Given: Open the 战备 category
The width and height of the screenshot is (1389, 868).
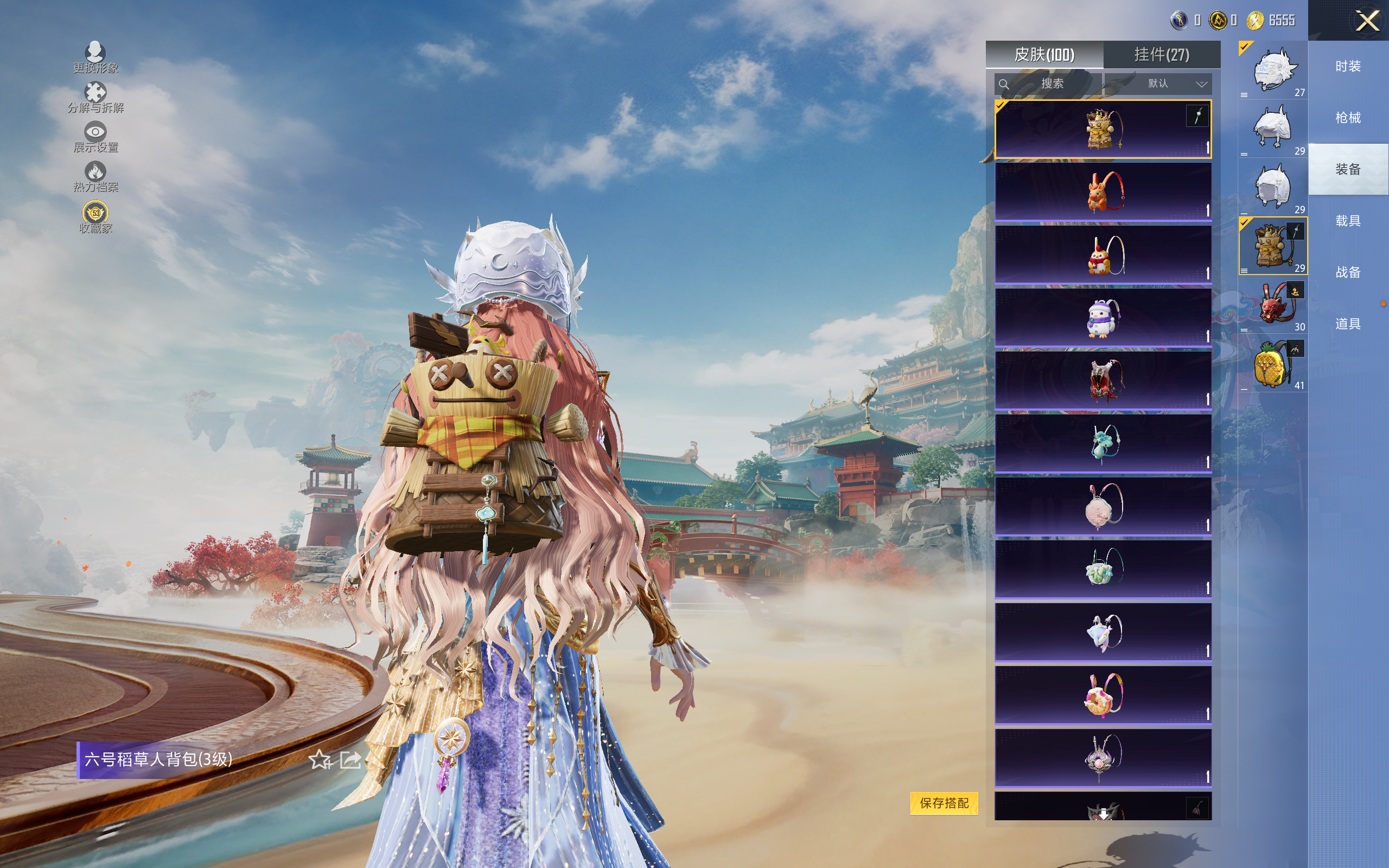Looking at the screenshot, I should click(1347, 272).
